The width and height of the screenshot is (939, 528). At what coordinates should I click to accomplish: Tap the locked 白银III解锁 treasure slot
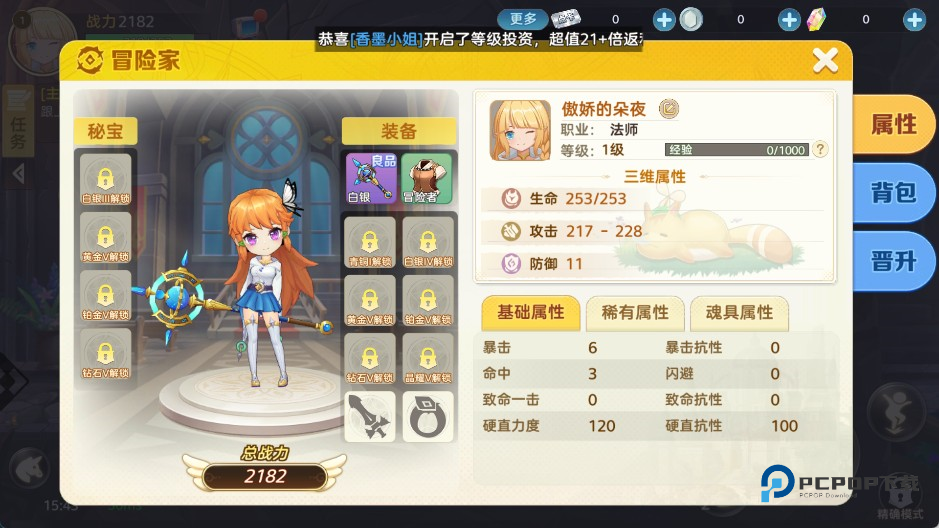click(x=106, y=180)
